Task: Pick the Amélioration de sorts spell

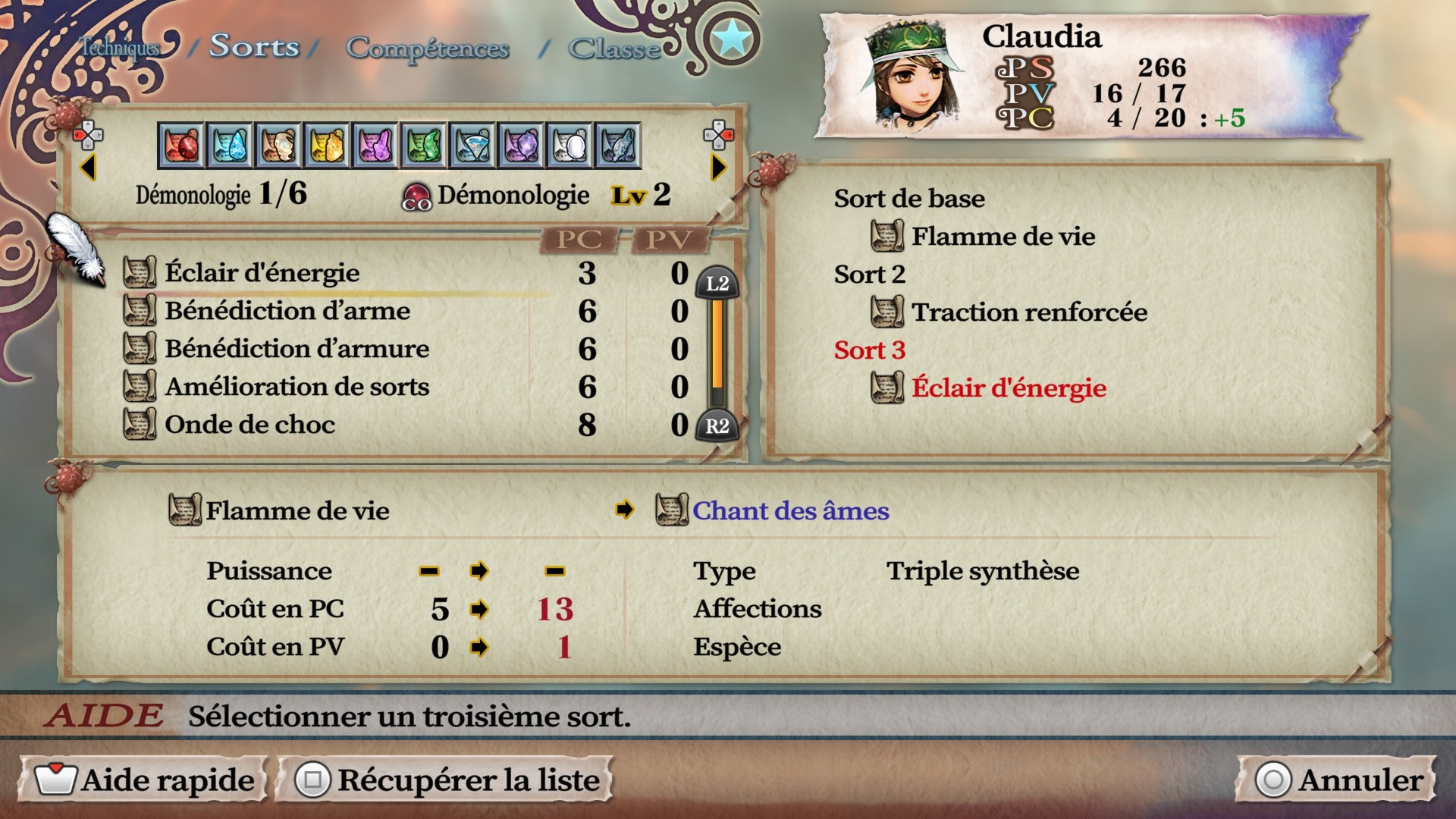Action: pyautogui.click(x=297, y=387)
